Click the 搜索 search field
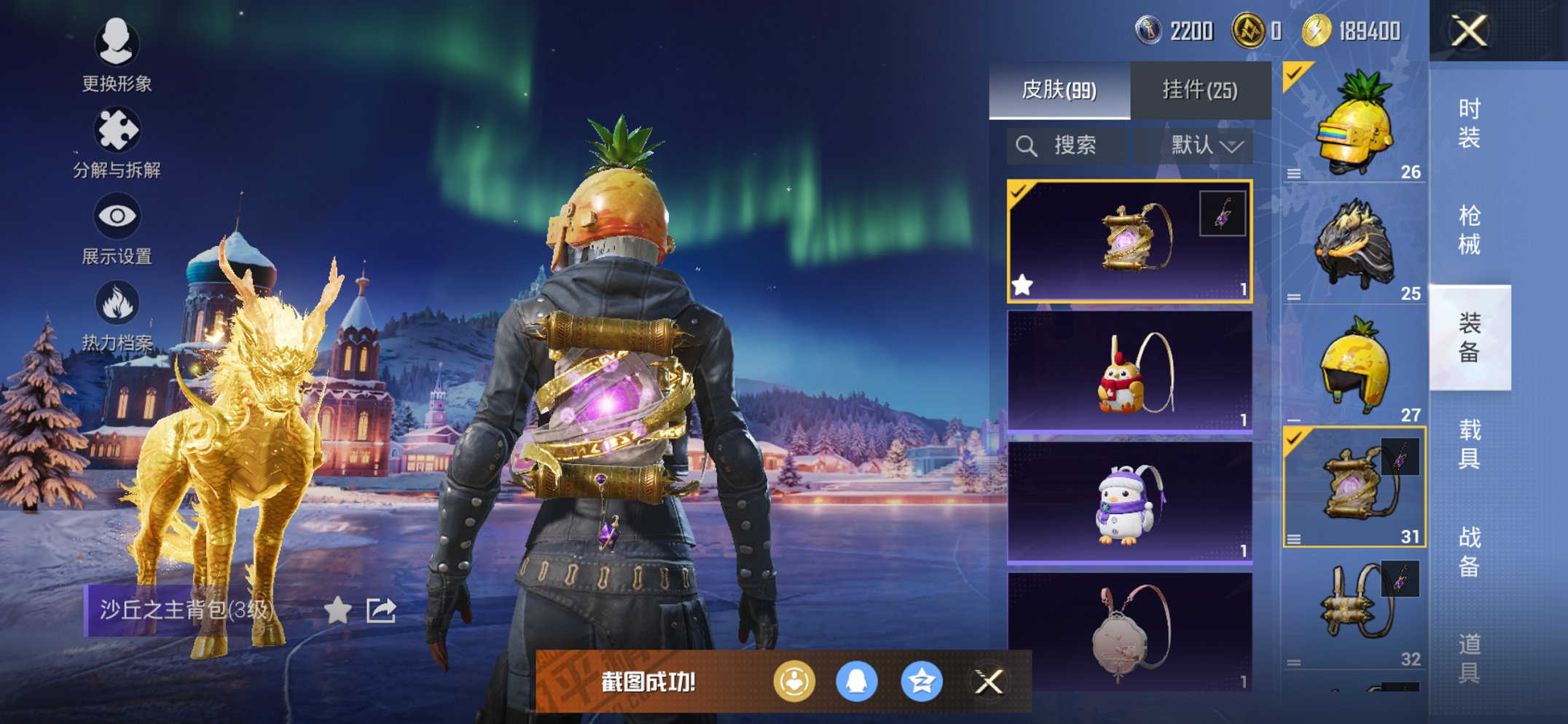 tap(1067, 146)
